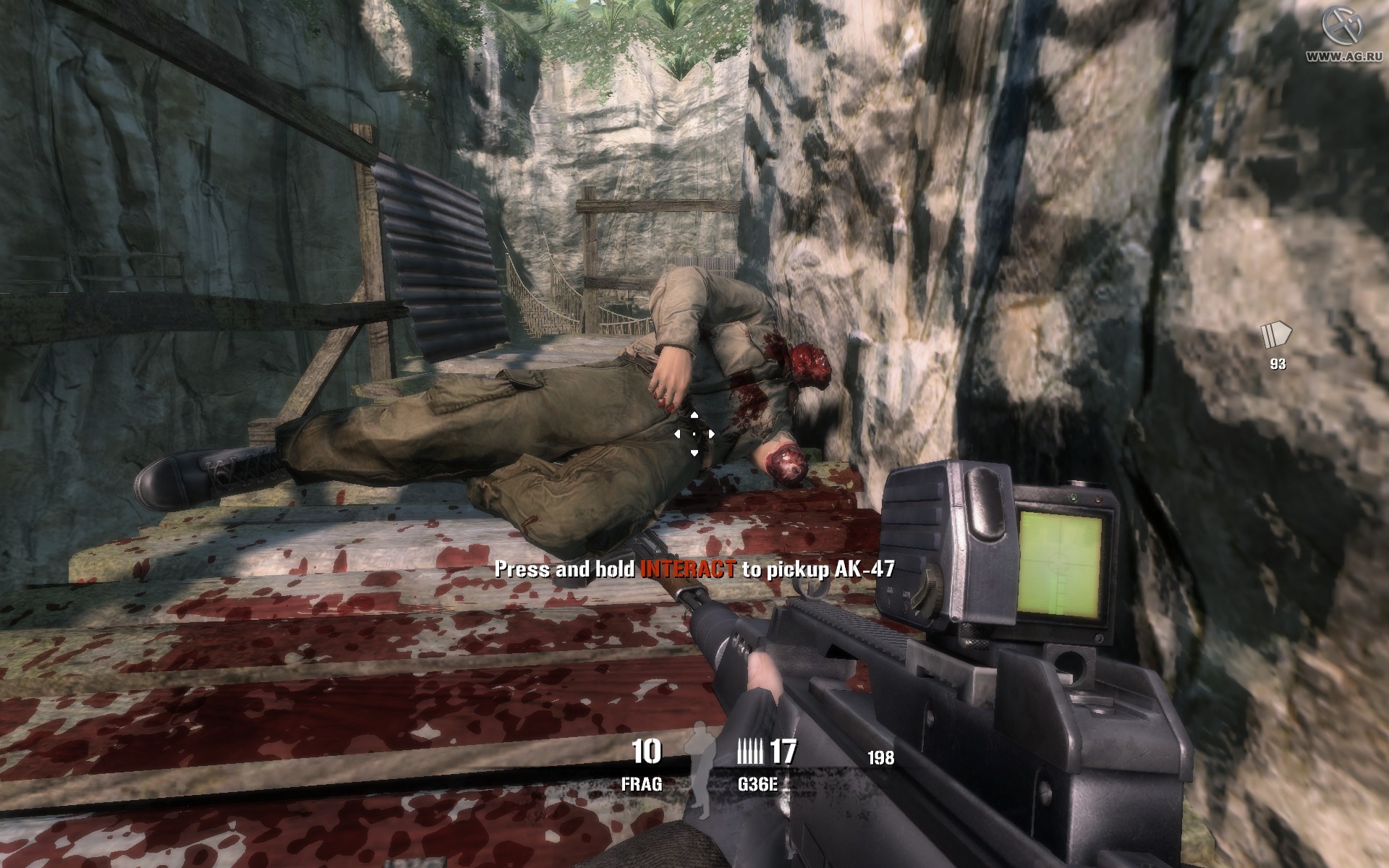Select the G36E weapon label
The width and height of the screenshot is (1389, 868).
pyautogui.click(x=757, y=784)
